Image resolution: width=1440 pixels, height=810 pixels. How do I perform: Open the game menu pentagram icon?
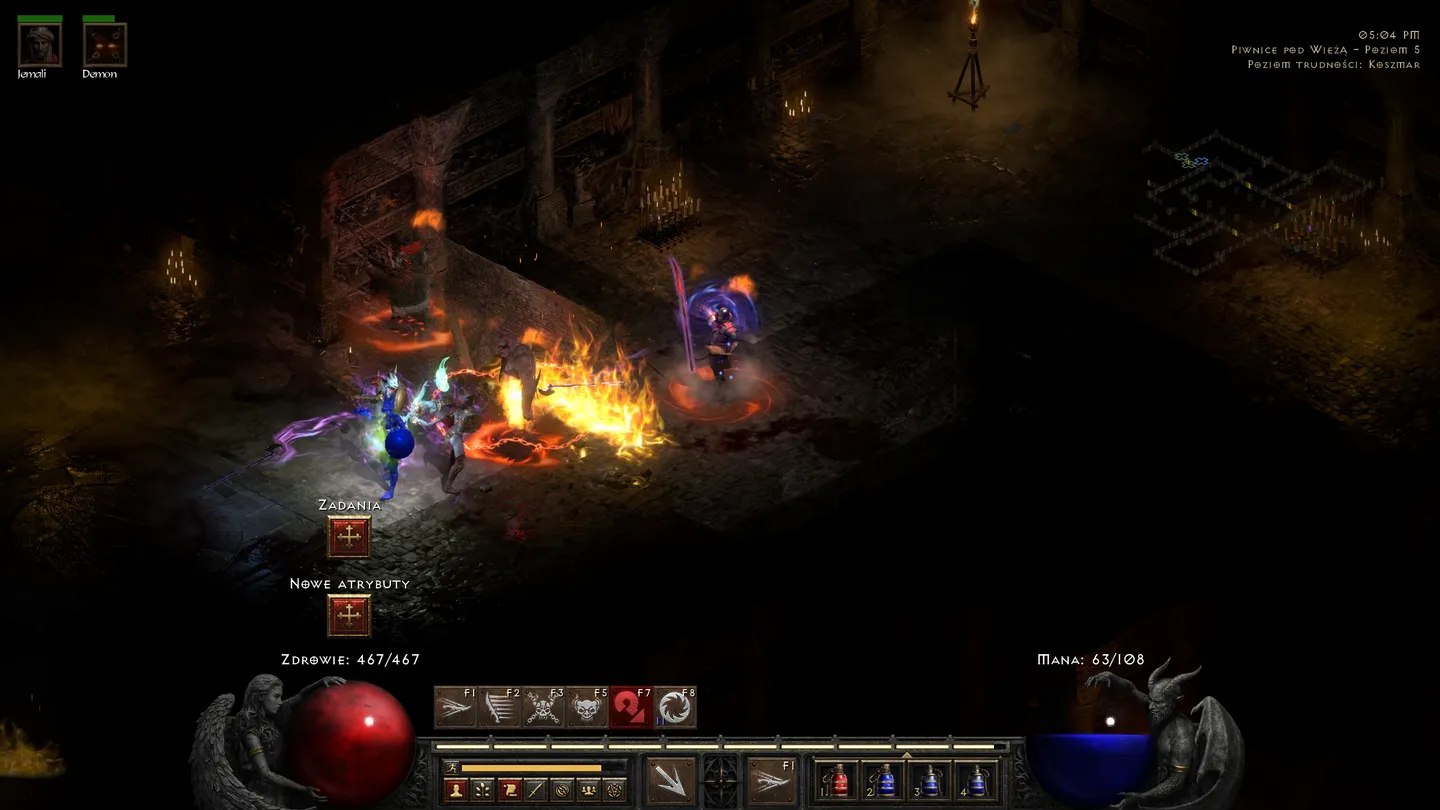click(615, 790)
